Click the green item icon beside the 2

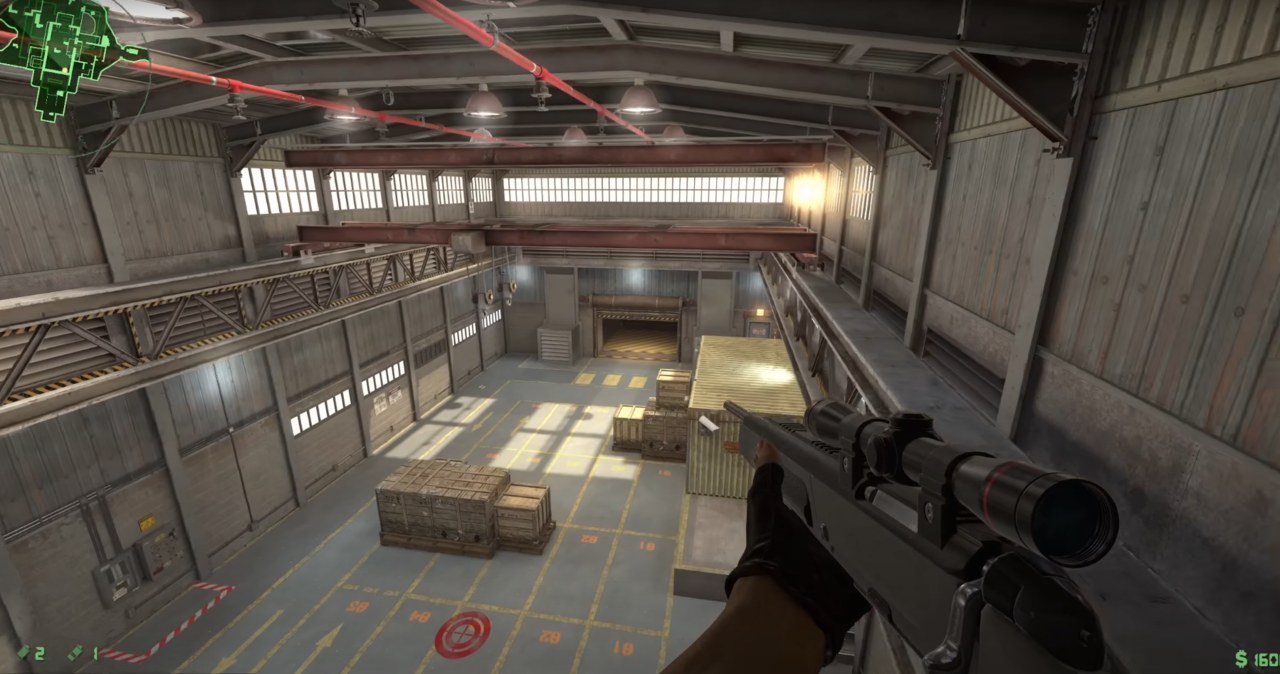click(23, 653)
